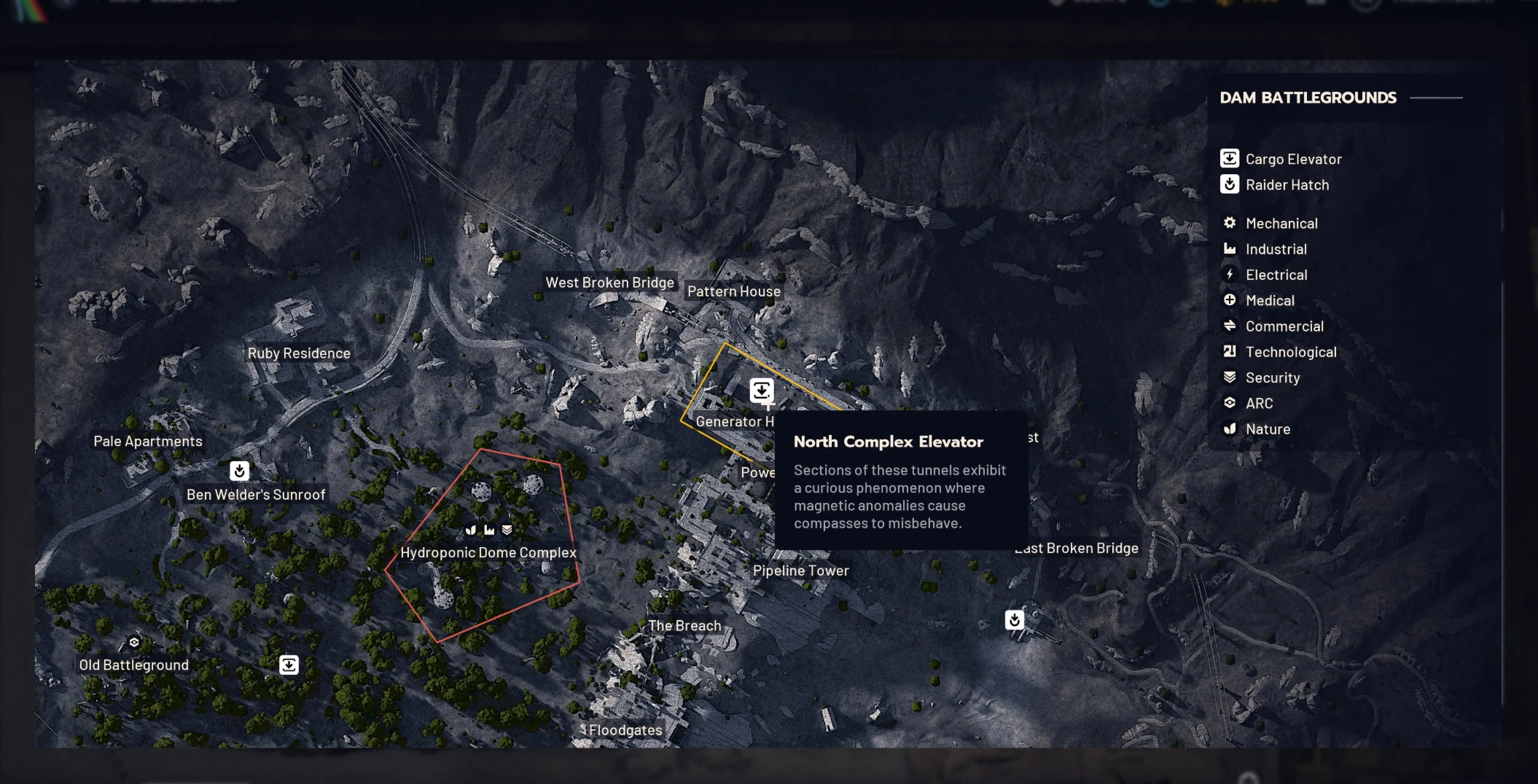The height and width of the screenshot is (784, 1538).
Task: Open the Hydroponic Dome Complex location
Action: pyautogui.click(x=488, y=552)
